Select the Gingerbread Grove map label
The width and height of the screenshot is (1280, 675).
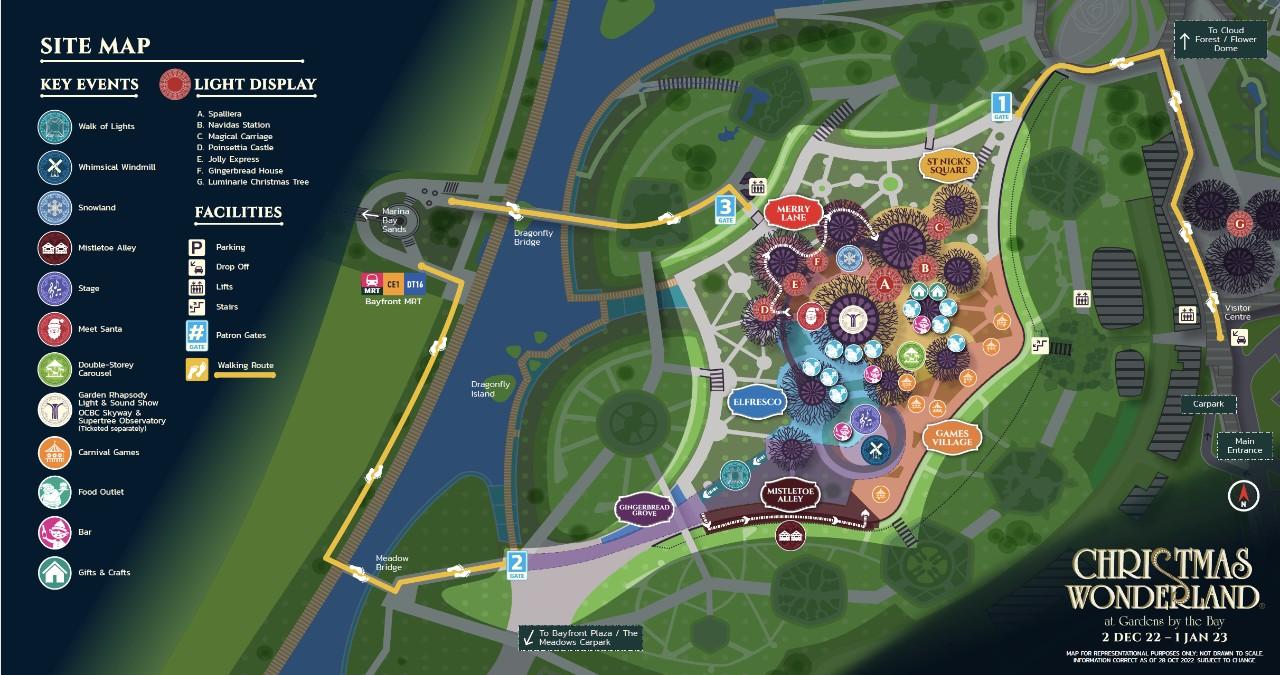click(x=645, y=508)
